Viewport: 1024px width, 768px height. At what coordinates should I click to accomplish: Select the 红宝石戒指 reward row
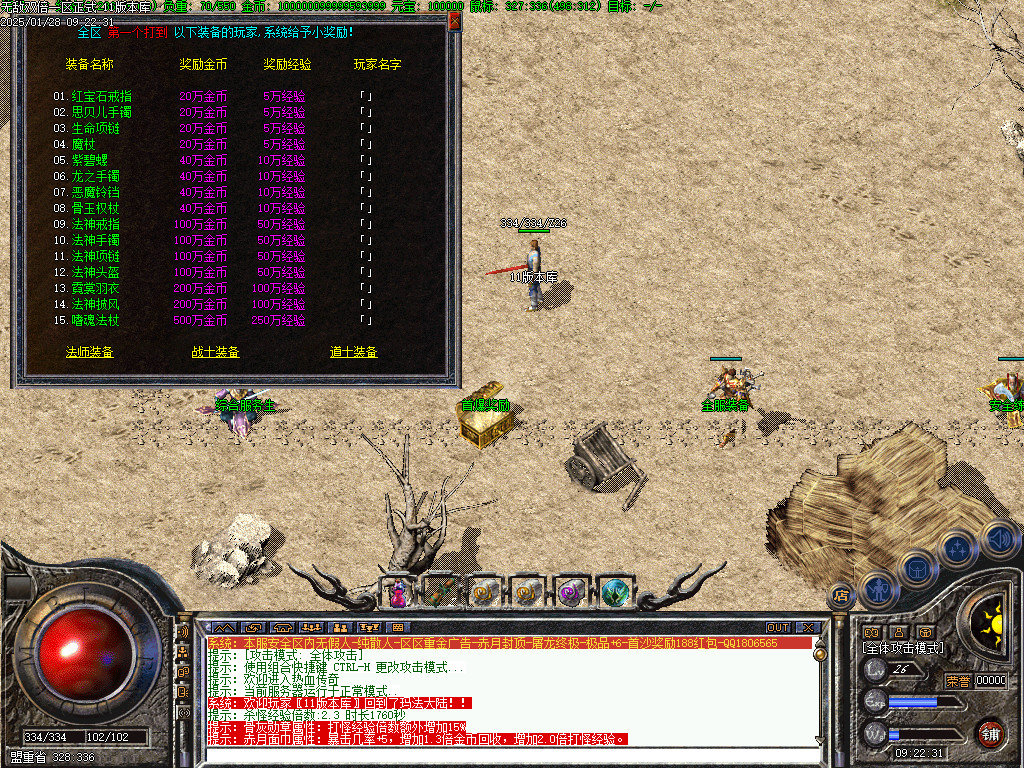(x=102, y=96)
